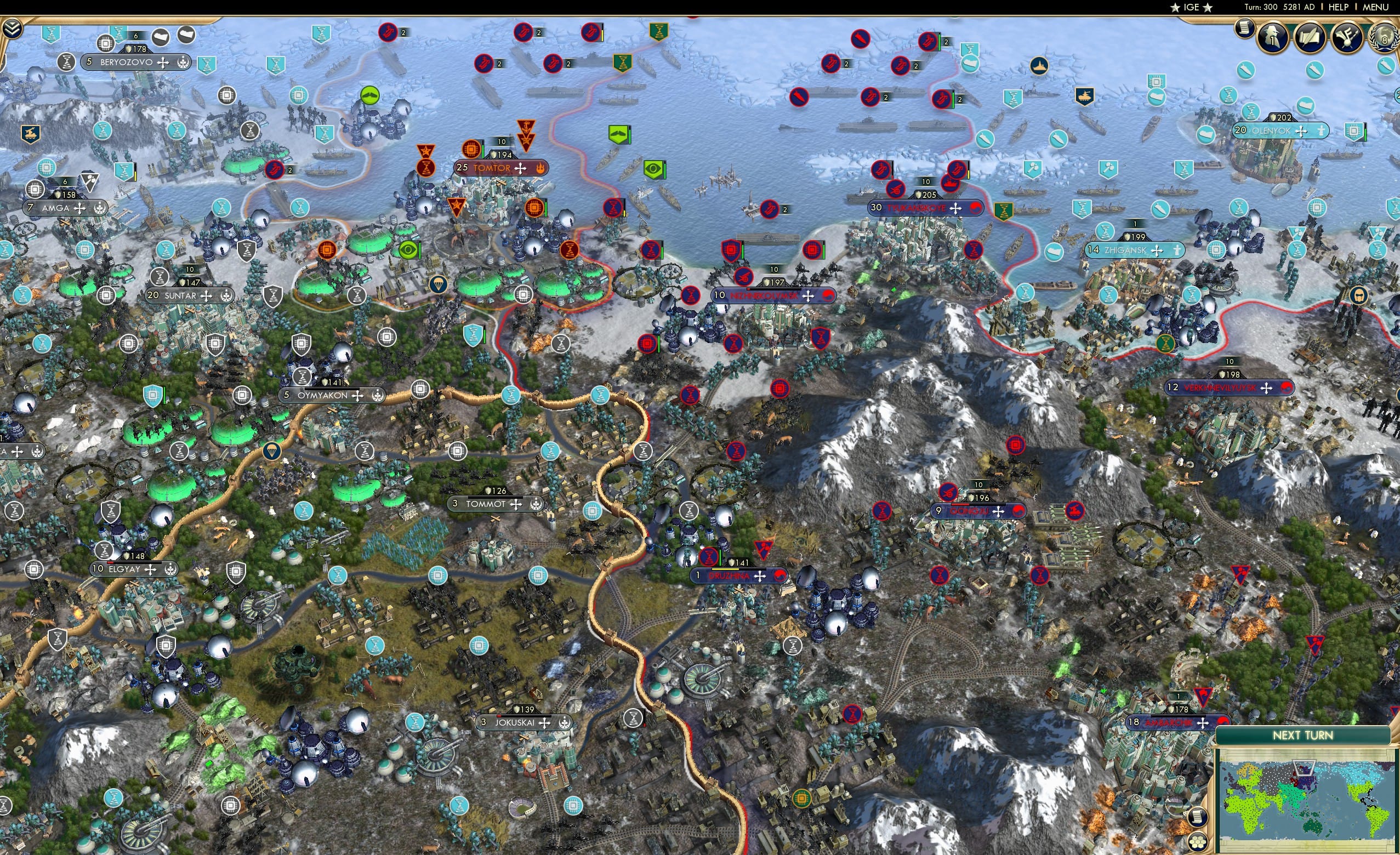
Task: Open the Espionage overview via the spy icon
Action: click(1273, 37)
